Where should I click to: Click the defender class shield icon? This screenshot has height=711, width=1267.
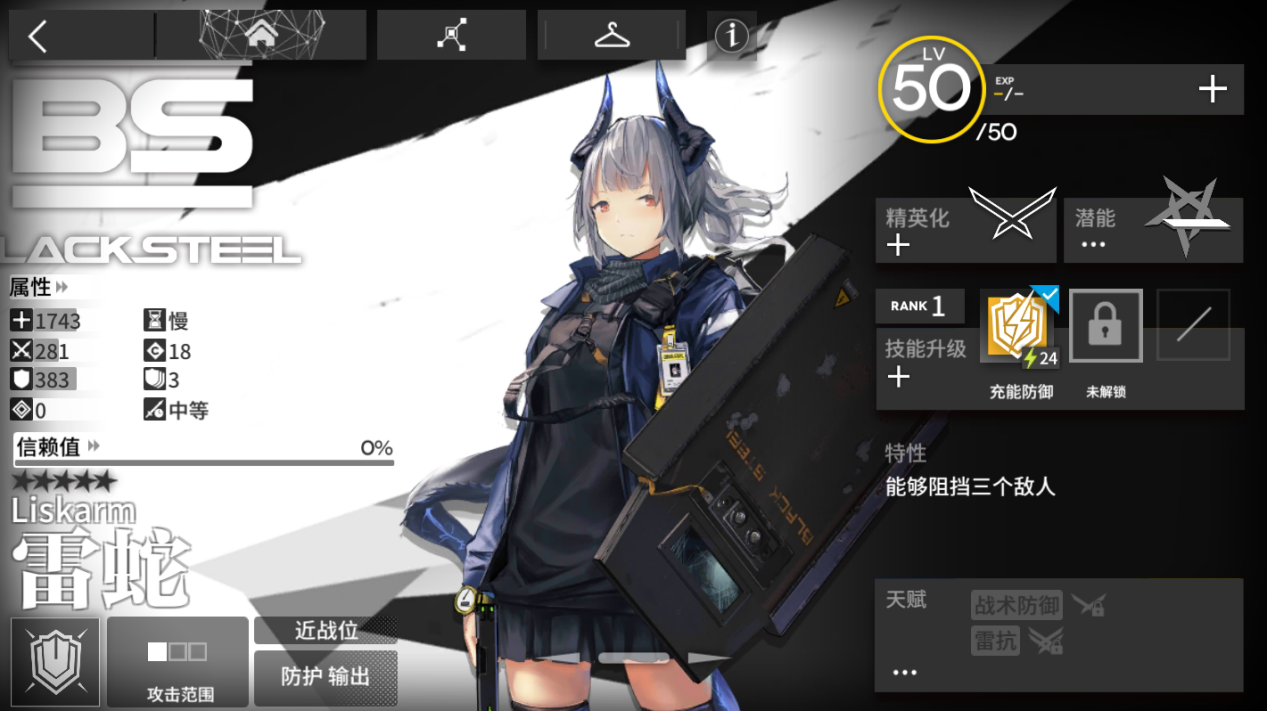click(x=55, y=662)
